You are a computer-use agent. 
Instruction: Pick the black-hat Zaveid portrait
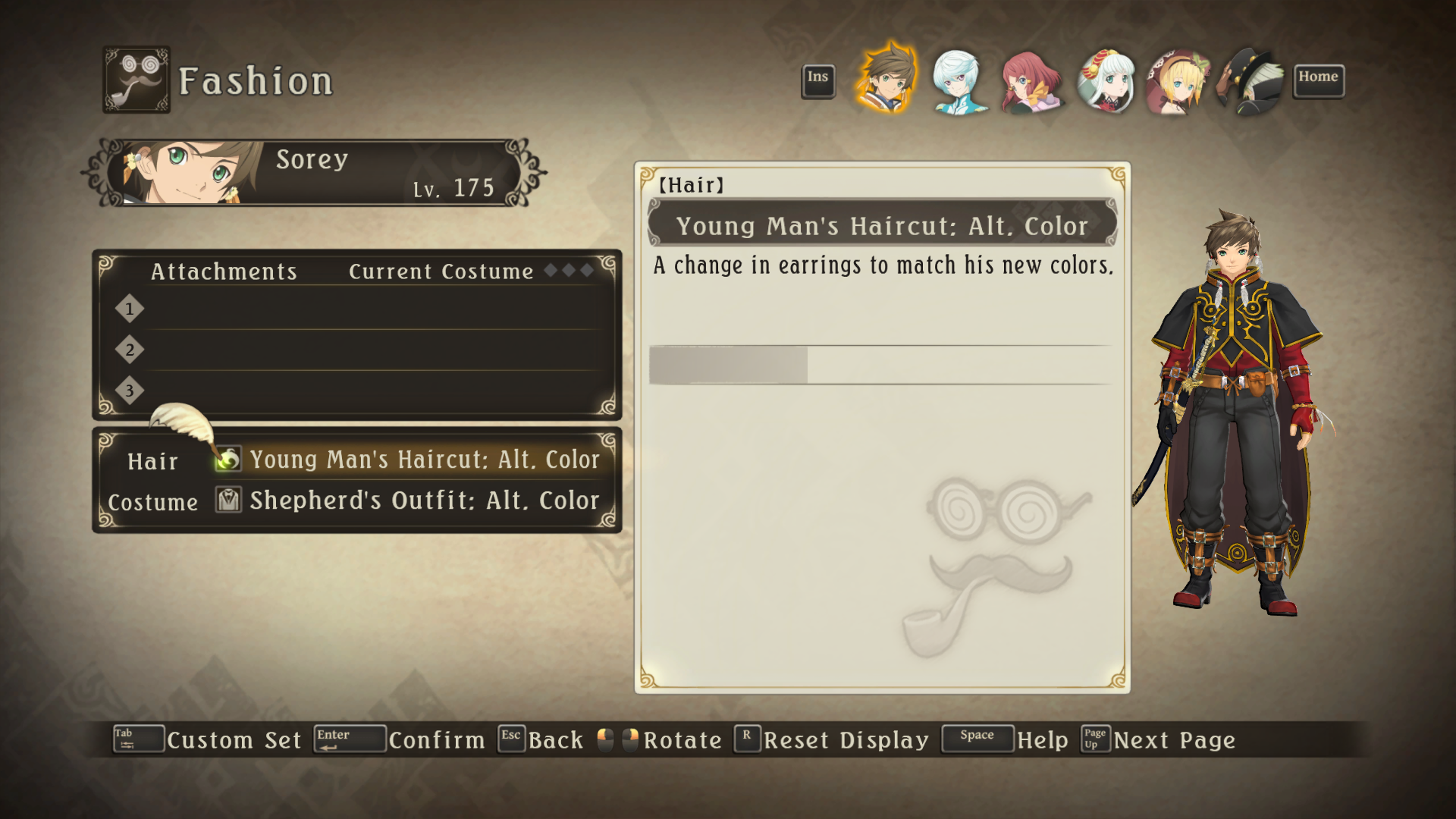click(1250, 80)
